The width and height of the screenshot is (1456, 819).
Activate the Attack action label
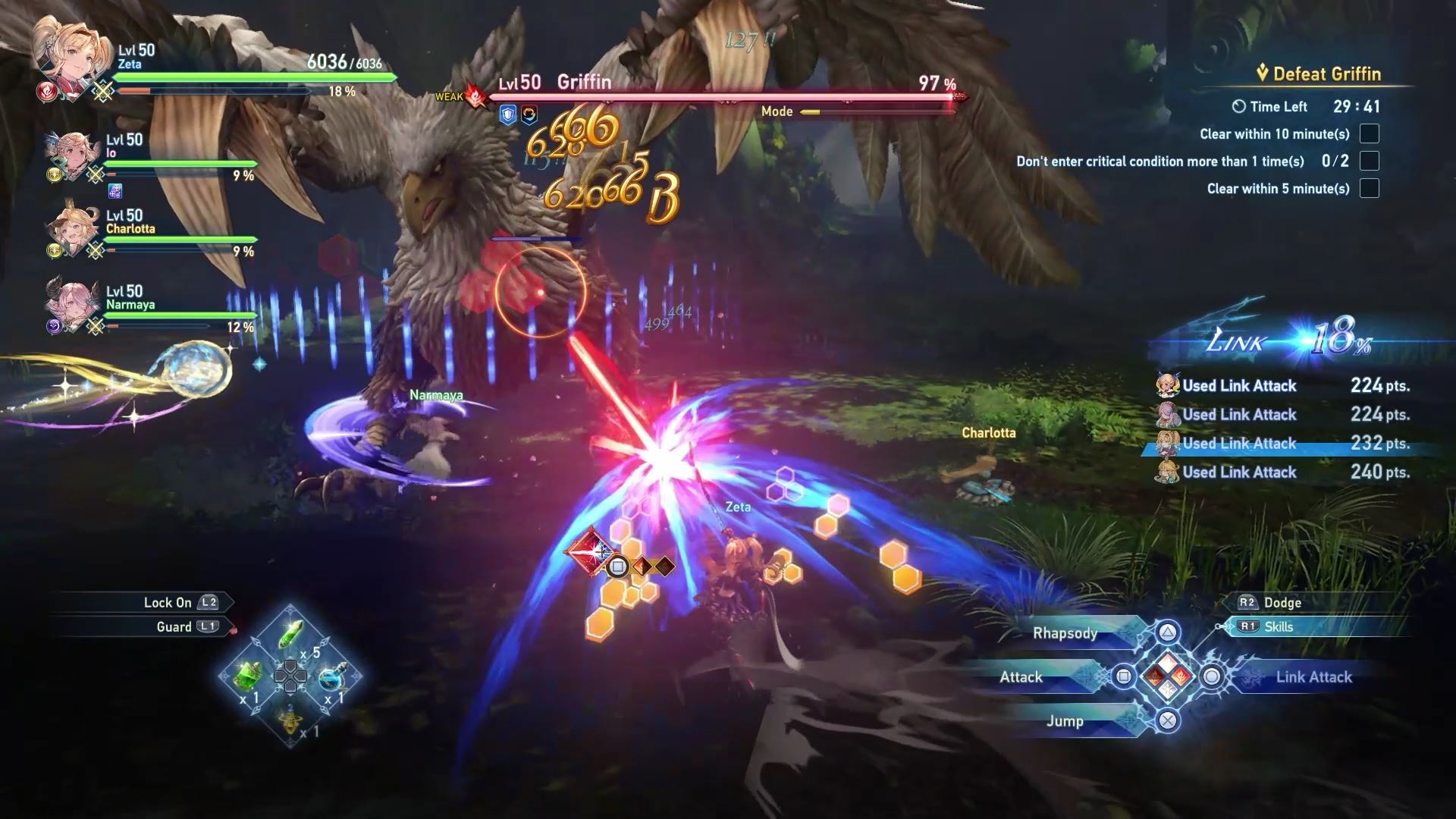(x=1021, y=677)
